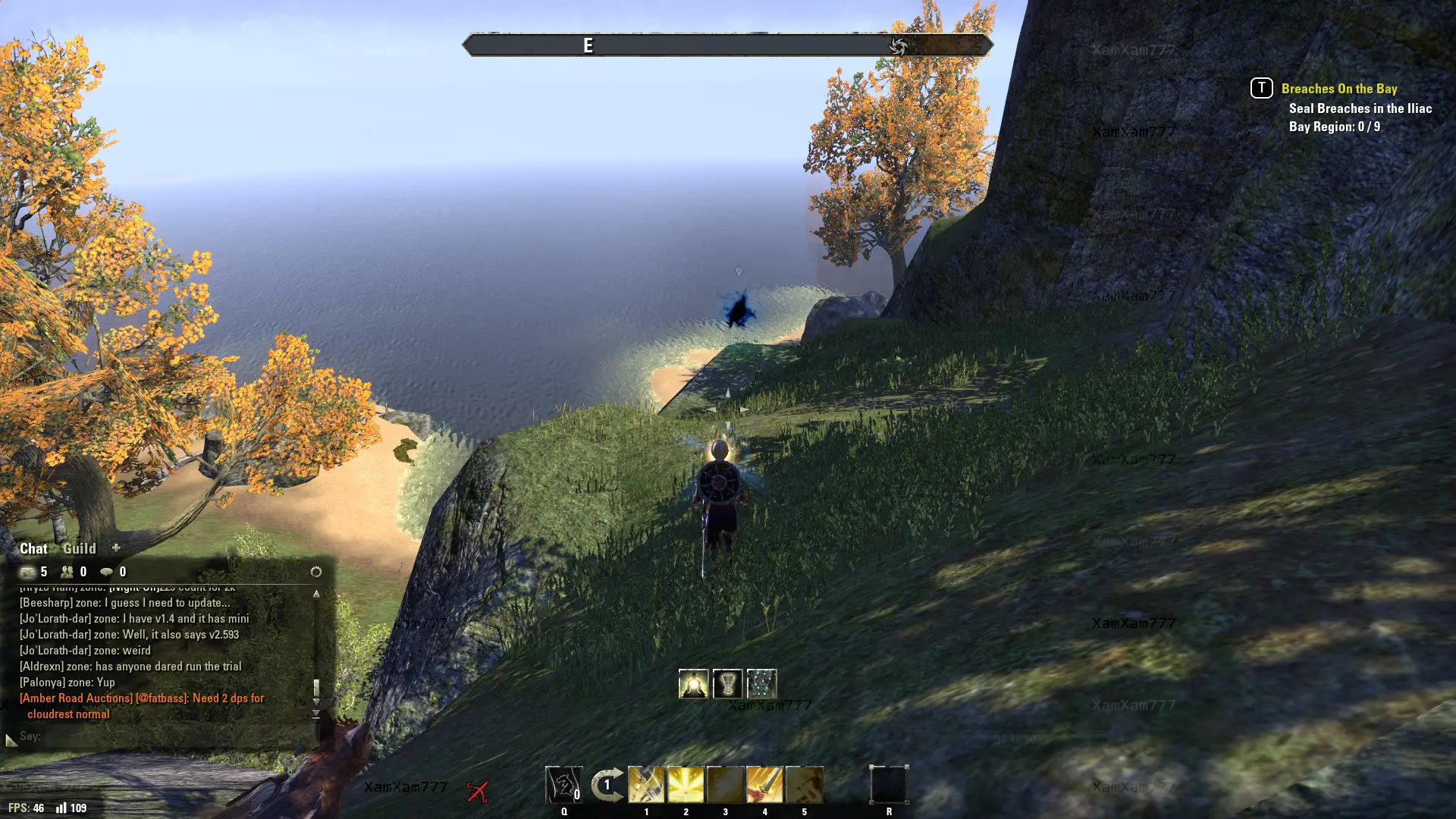The width and height of the screenshot is (1456, 819).
Task: Activate the first skill in slot 1
Action: click(x=646, y=785)
